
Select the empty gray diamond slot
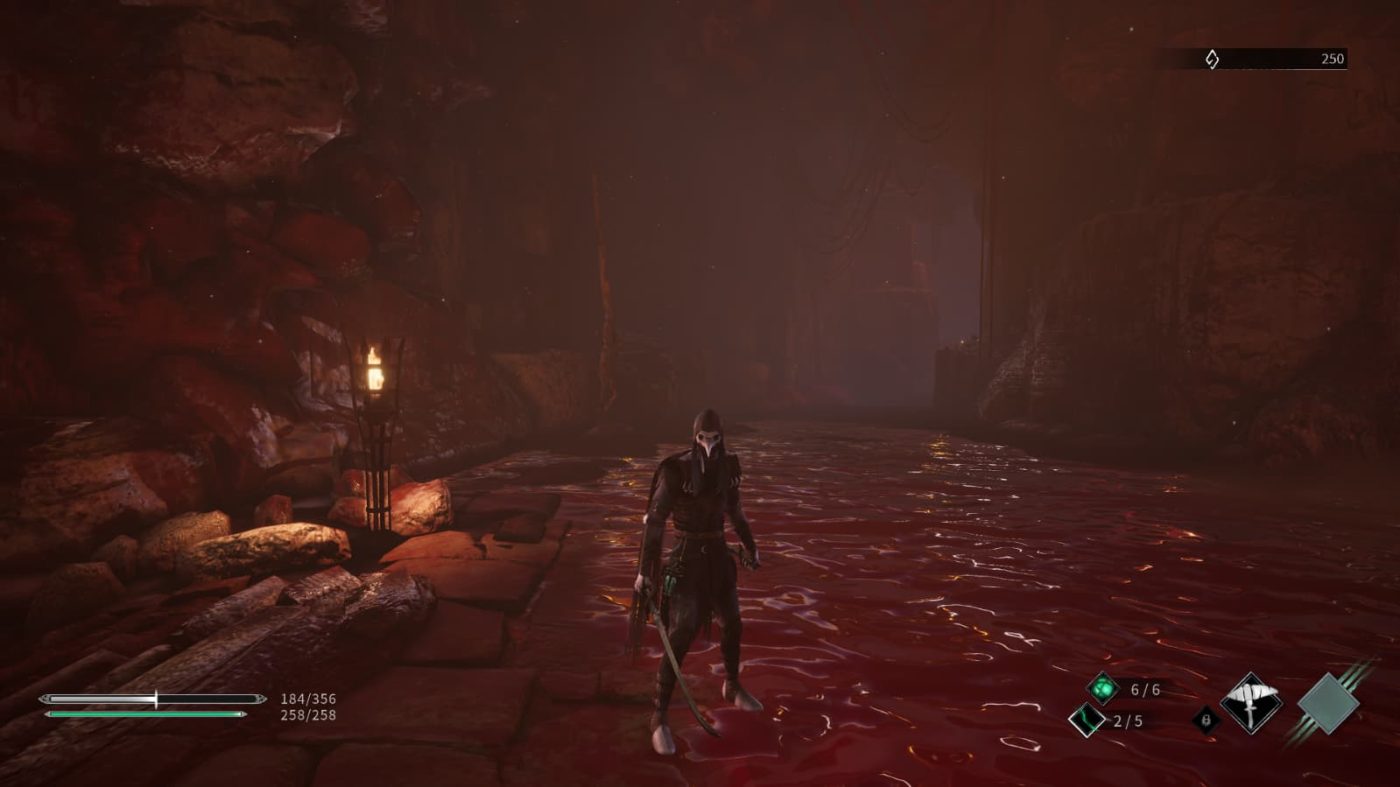pyautogui.click(x=1328, y=703)
